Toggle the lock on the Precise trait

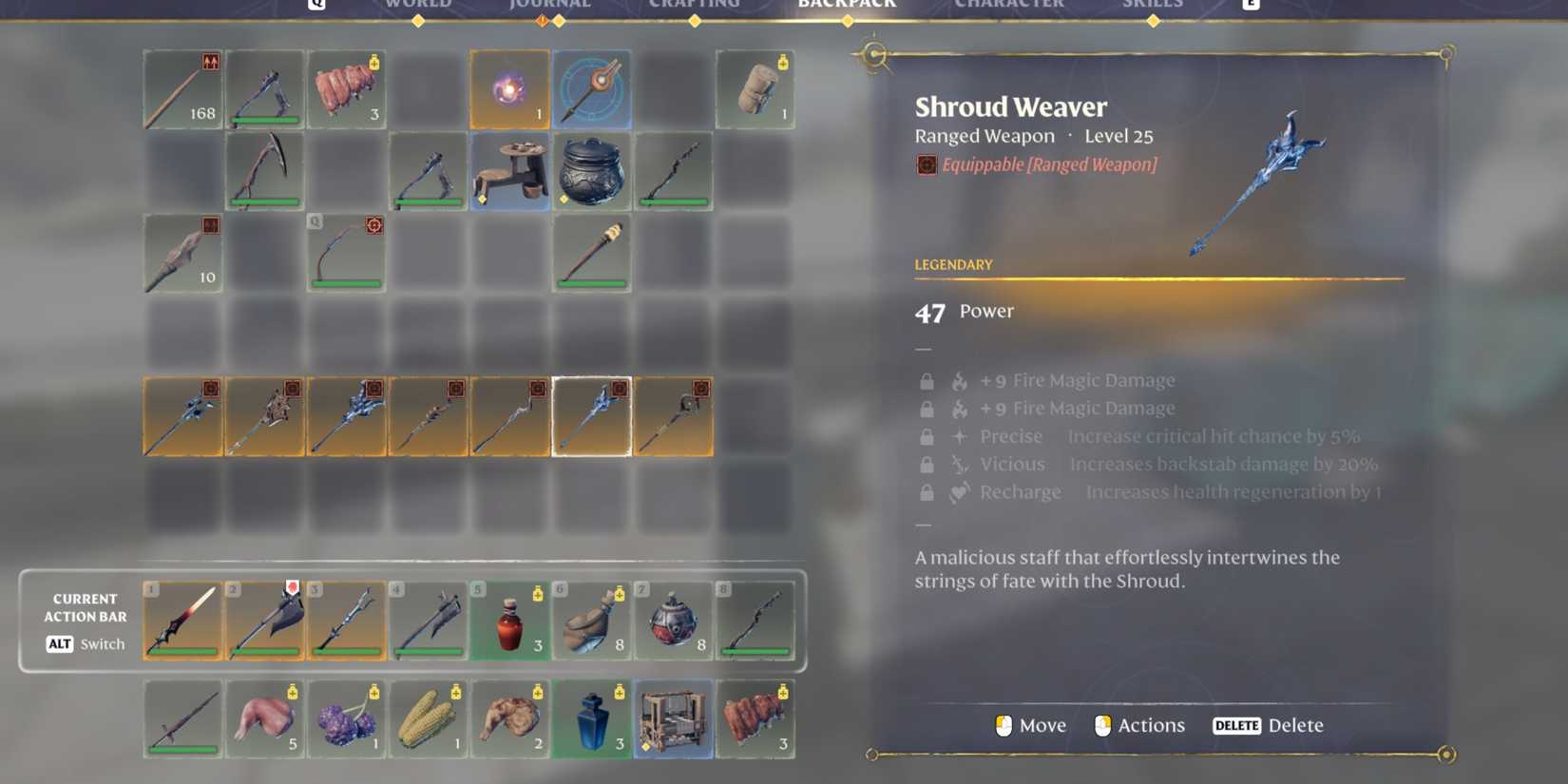(927, 436)
